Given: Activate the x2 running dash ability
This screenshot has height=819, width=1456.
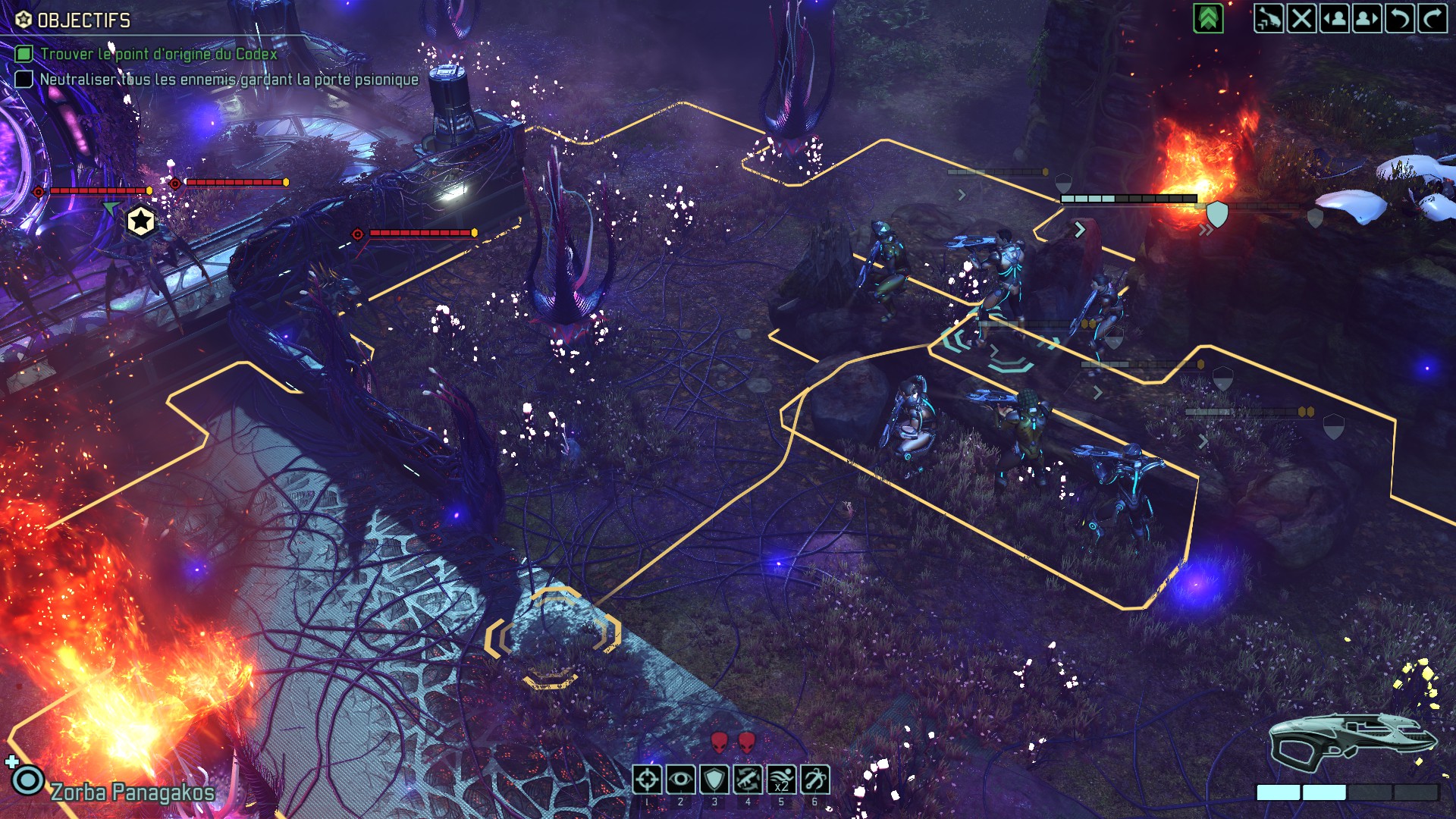Looking at the screenshot, I should (x=781, y=780).
